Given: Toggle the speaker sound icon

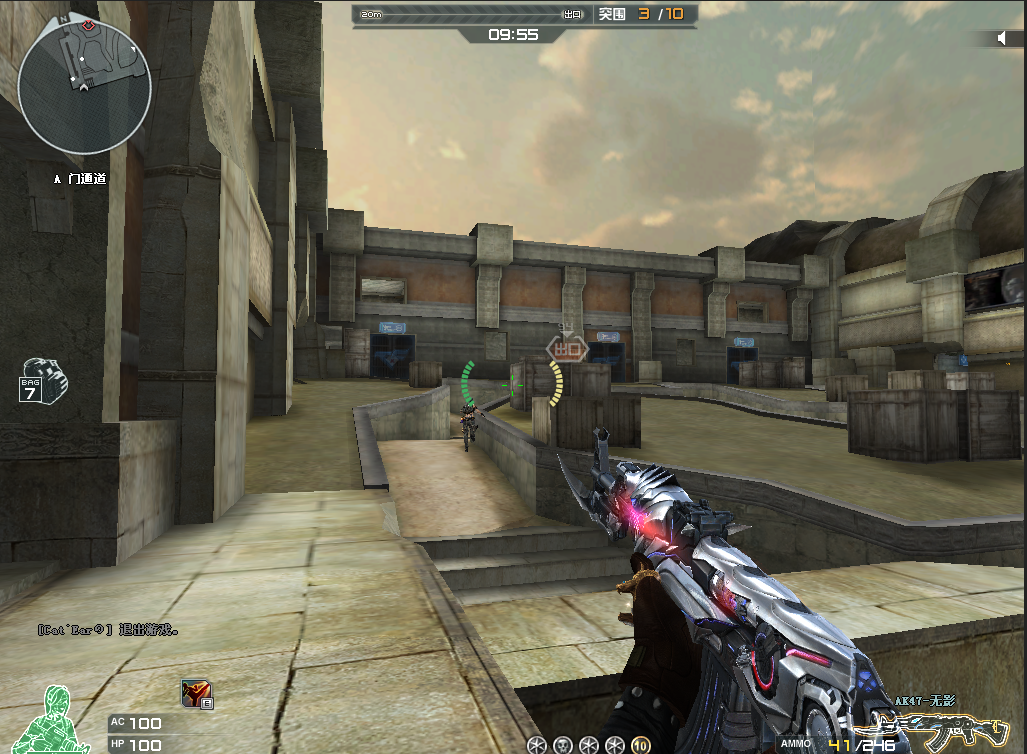Looking at the screenshot, I should (1002, 38).
